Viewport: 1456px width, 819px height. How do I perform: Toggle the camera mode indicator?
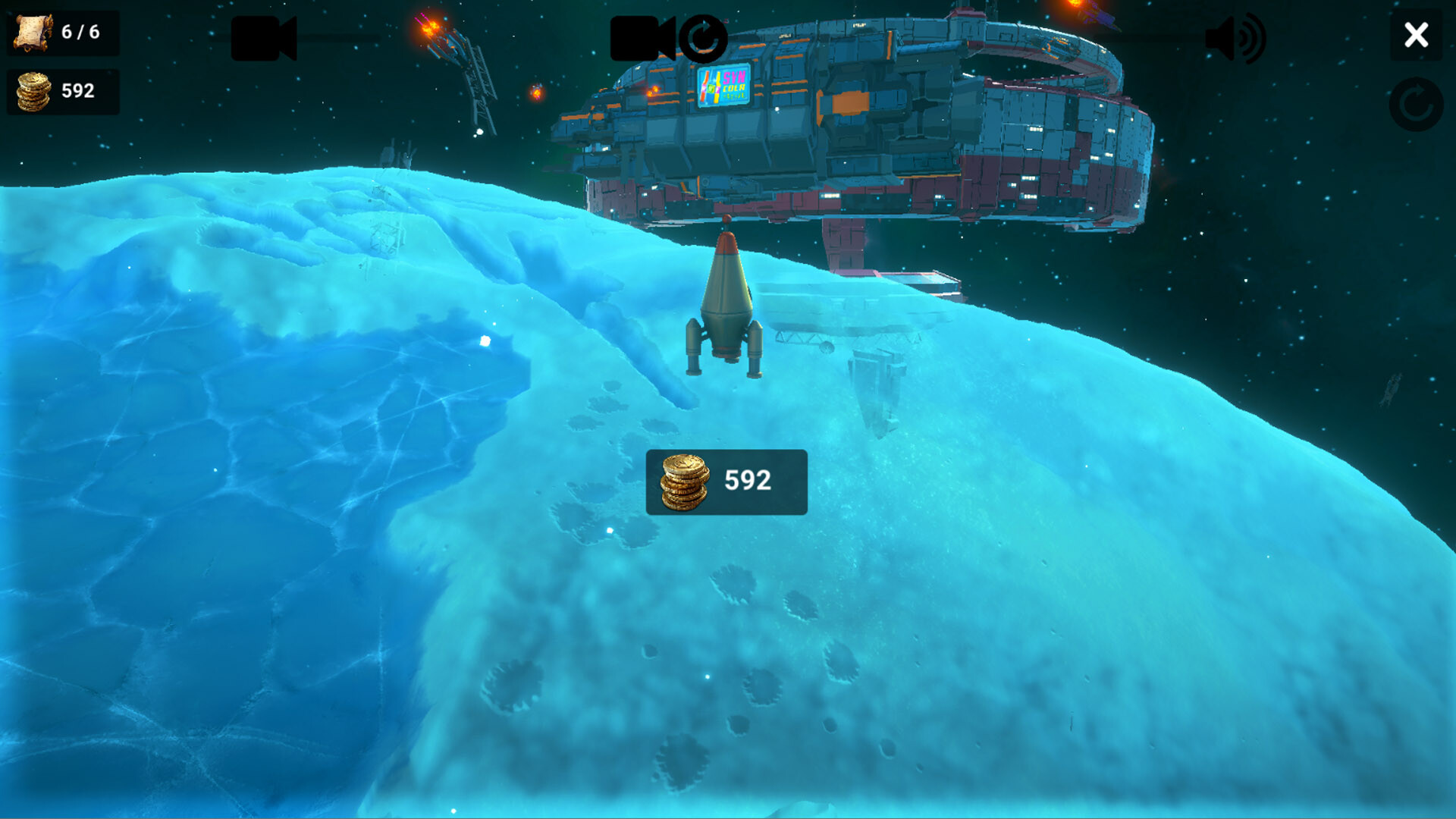[x=702, y=36]
